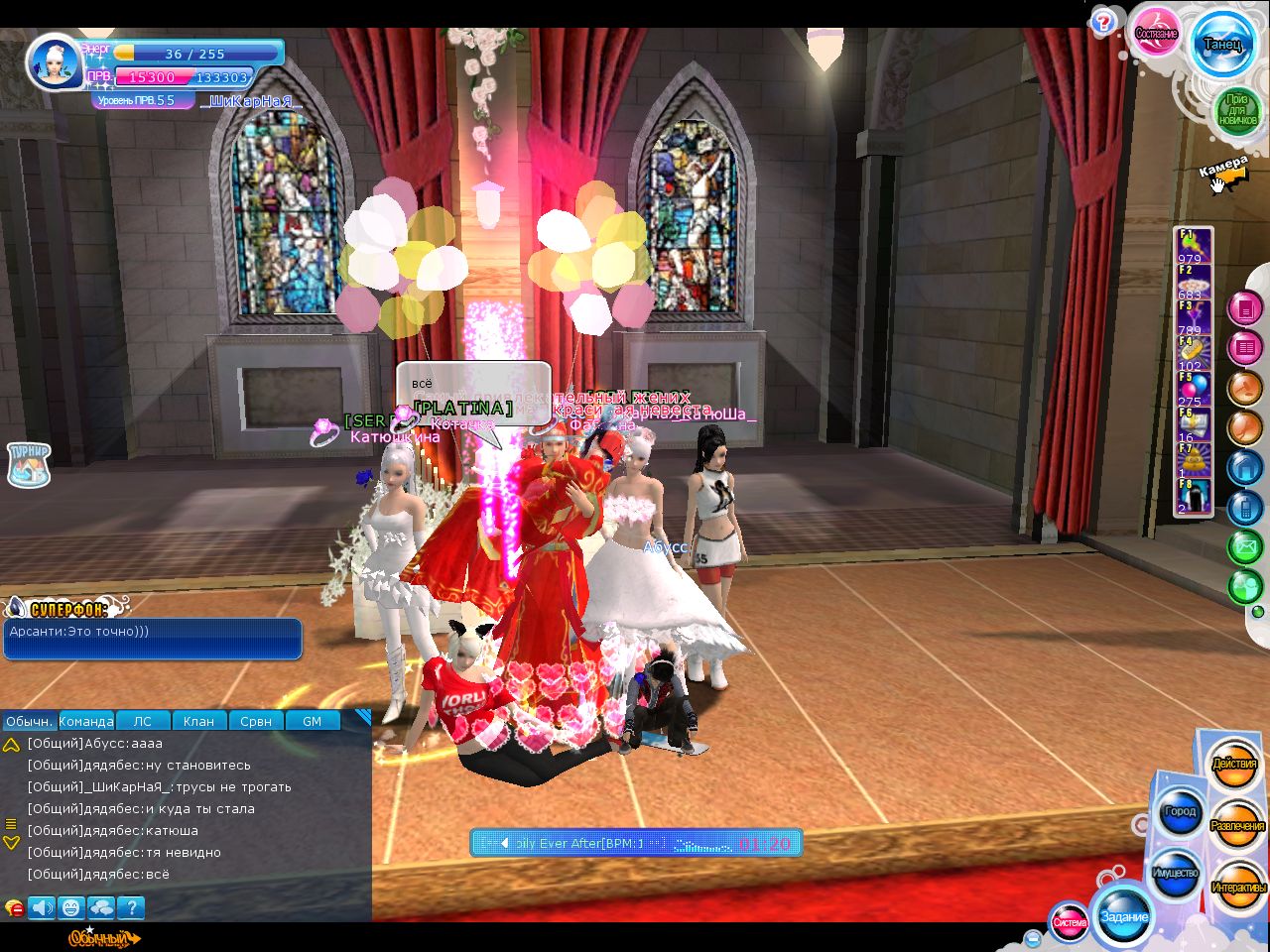Screen dimensions: 1270x952
Task: Open the Город city menu
Action: click(x=1180, y=812)
